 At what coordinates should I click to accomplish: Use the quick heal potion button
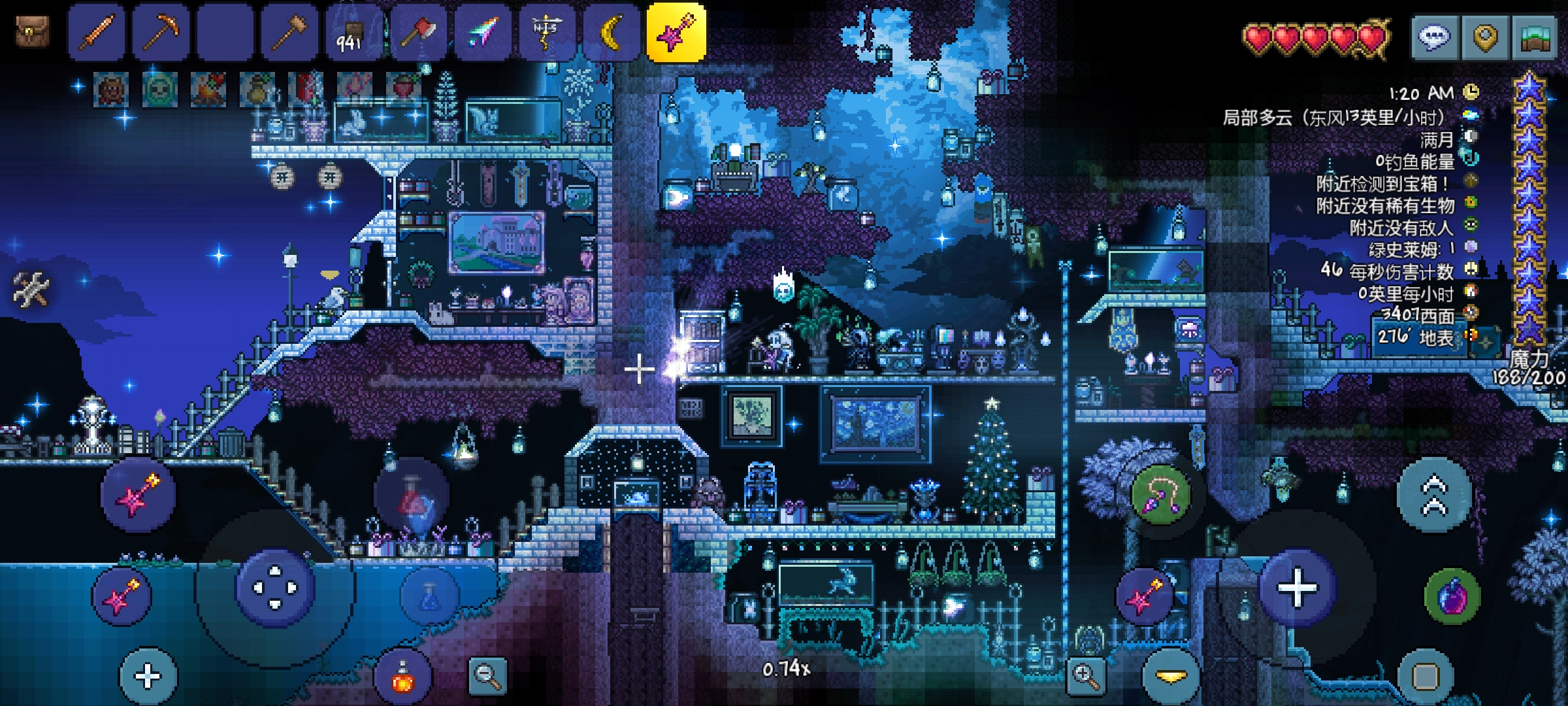pos(402,677)
